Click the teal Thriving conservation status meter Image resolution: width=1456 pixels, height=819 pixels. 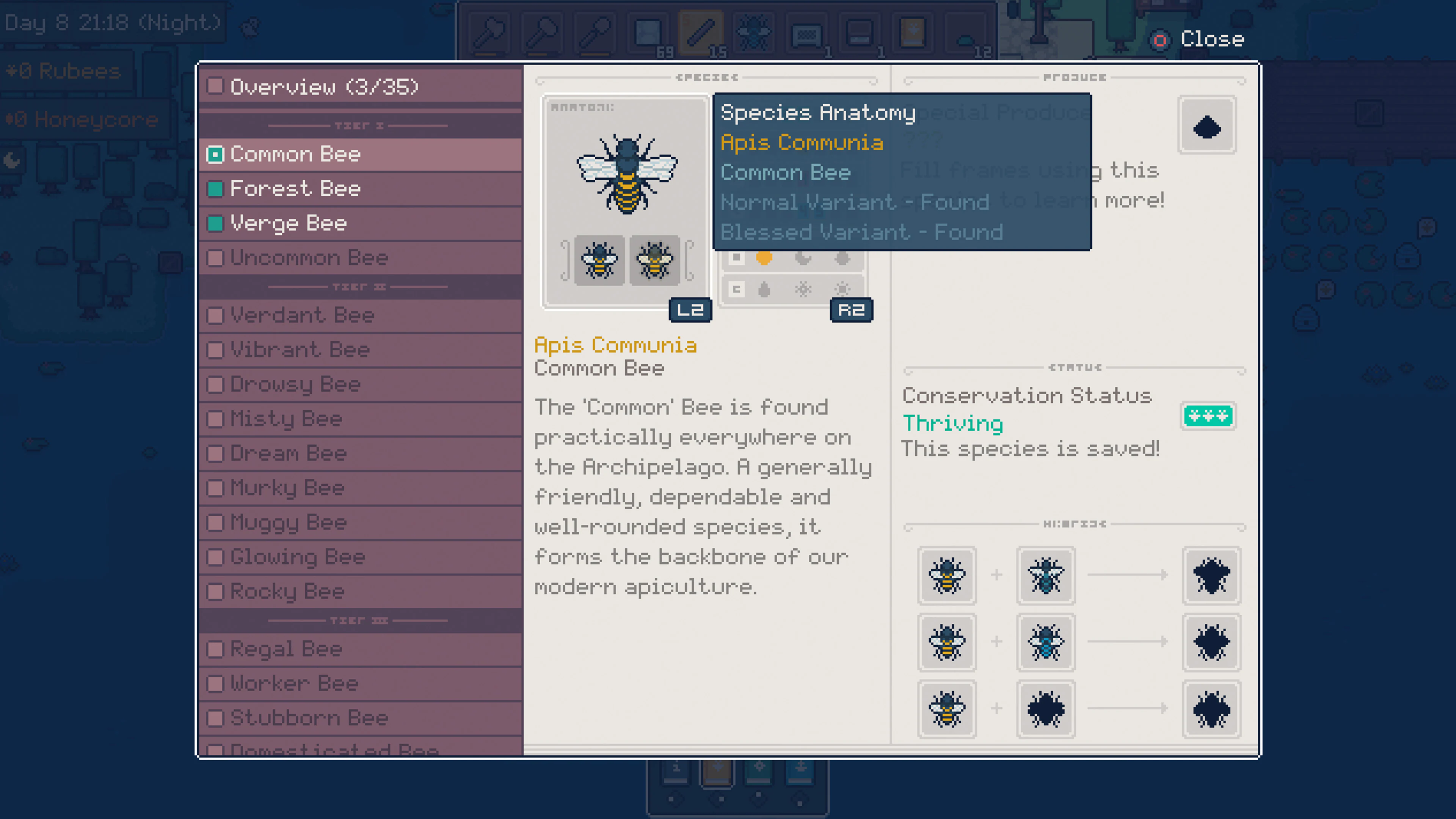click(1208, 416)
